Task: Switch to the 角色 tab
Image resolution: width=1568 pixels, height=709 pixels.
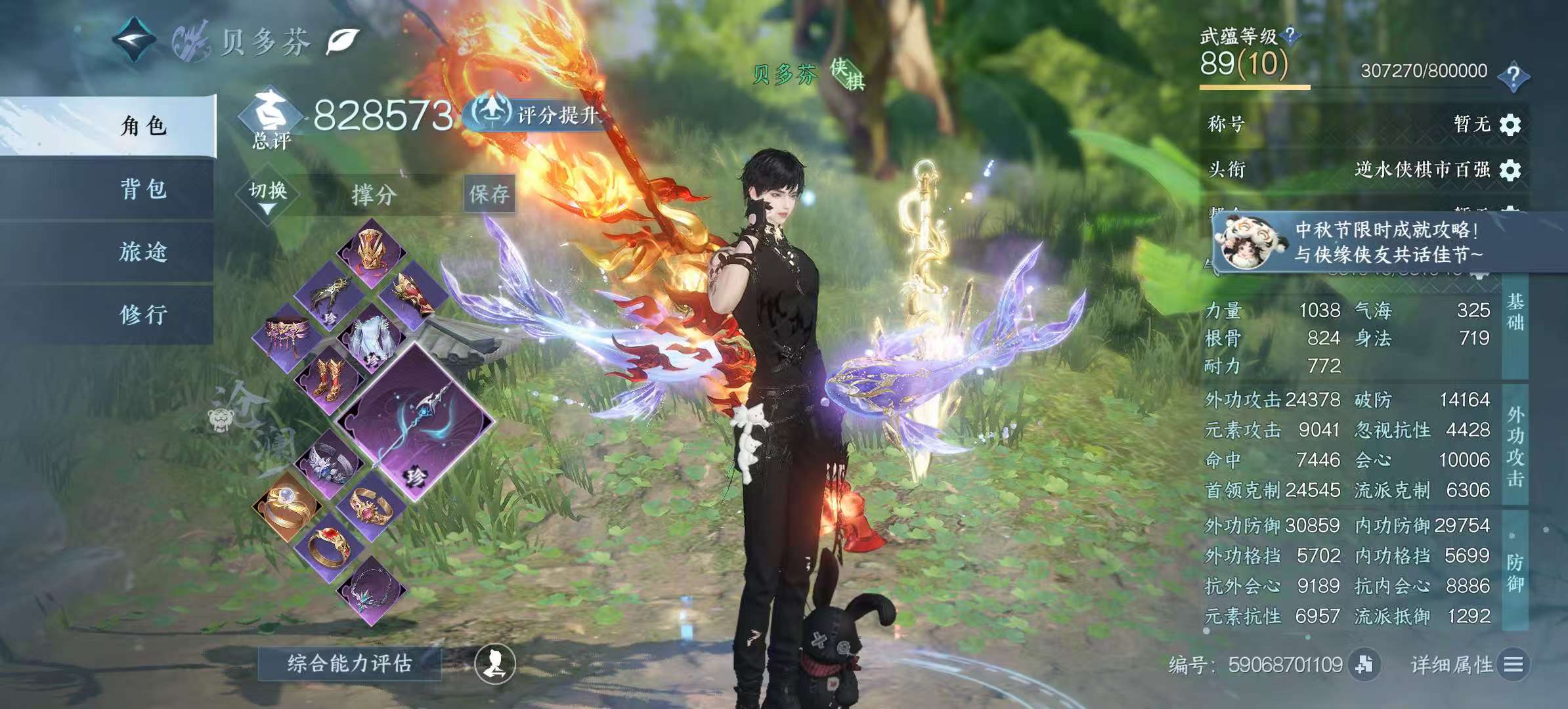Action: (x=143, y=125)
